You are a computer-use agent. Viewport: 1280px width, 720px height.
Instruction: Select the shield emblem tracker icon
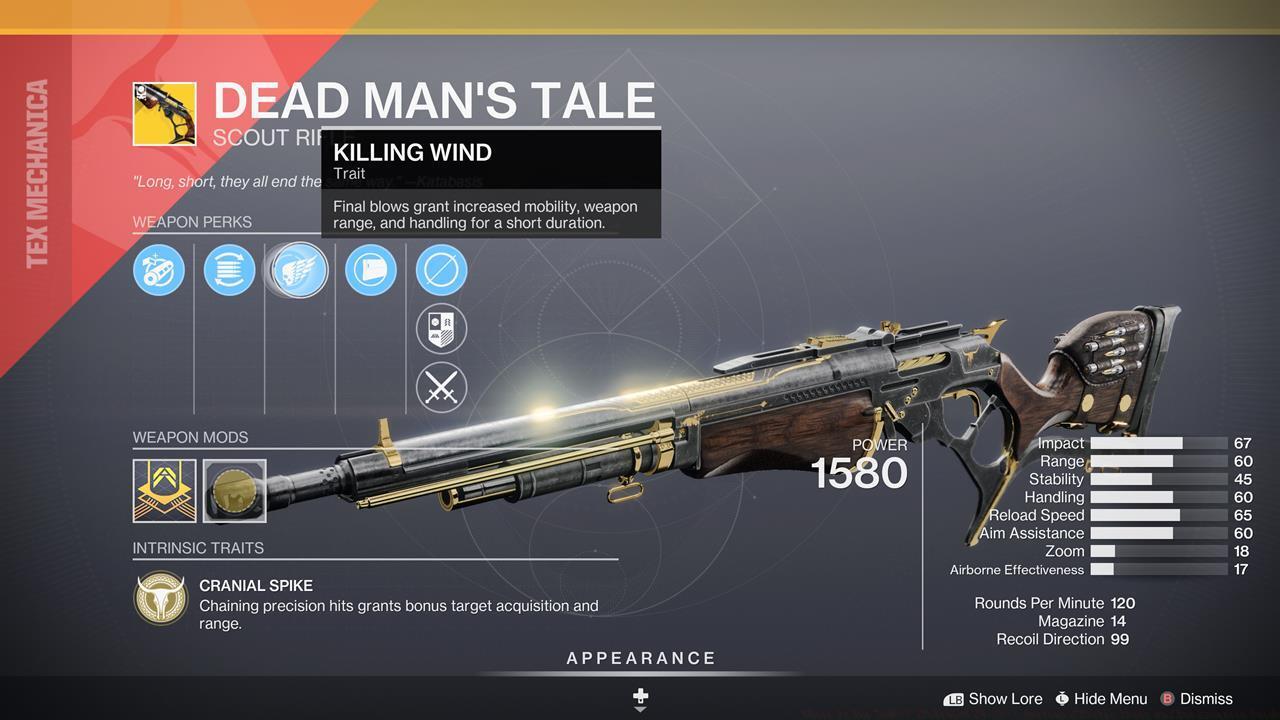pyautogui.click(x=441, y=329)
